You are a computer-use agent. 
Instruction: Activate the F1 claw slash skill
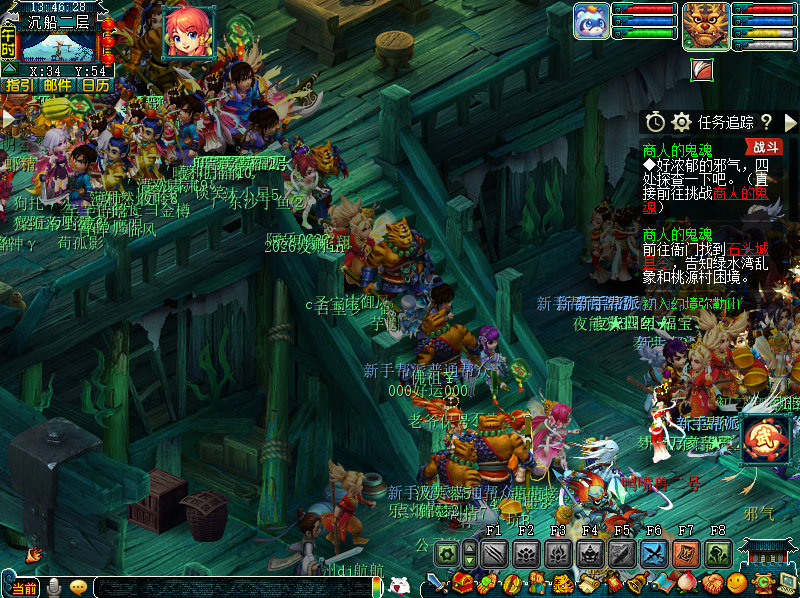(494, 553)
